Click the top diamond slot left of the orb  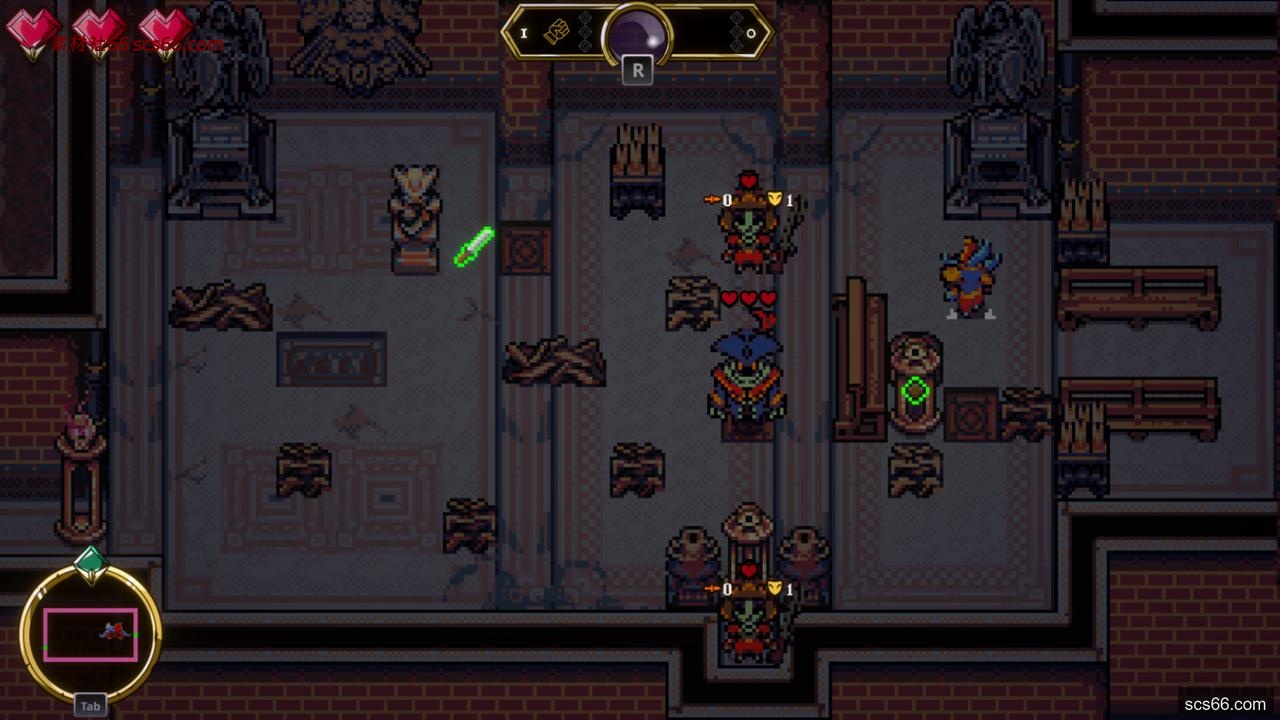pyautogui.click(x=584, y=16)
